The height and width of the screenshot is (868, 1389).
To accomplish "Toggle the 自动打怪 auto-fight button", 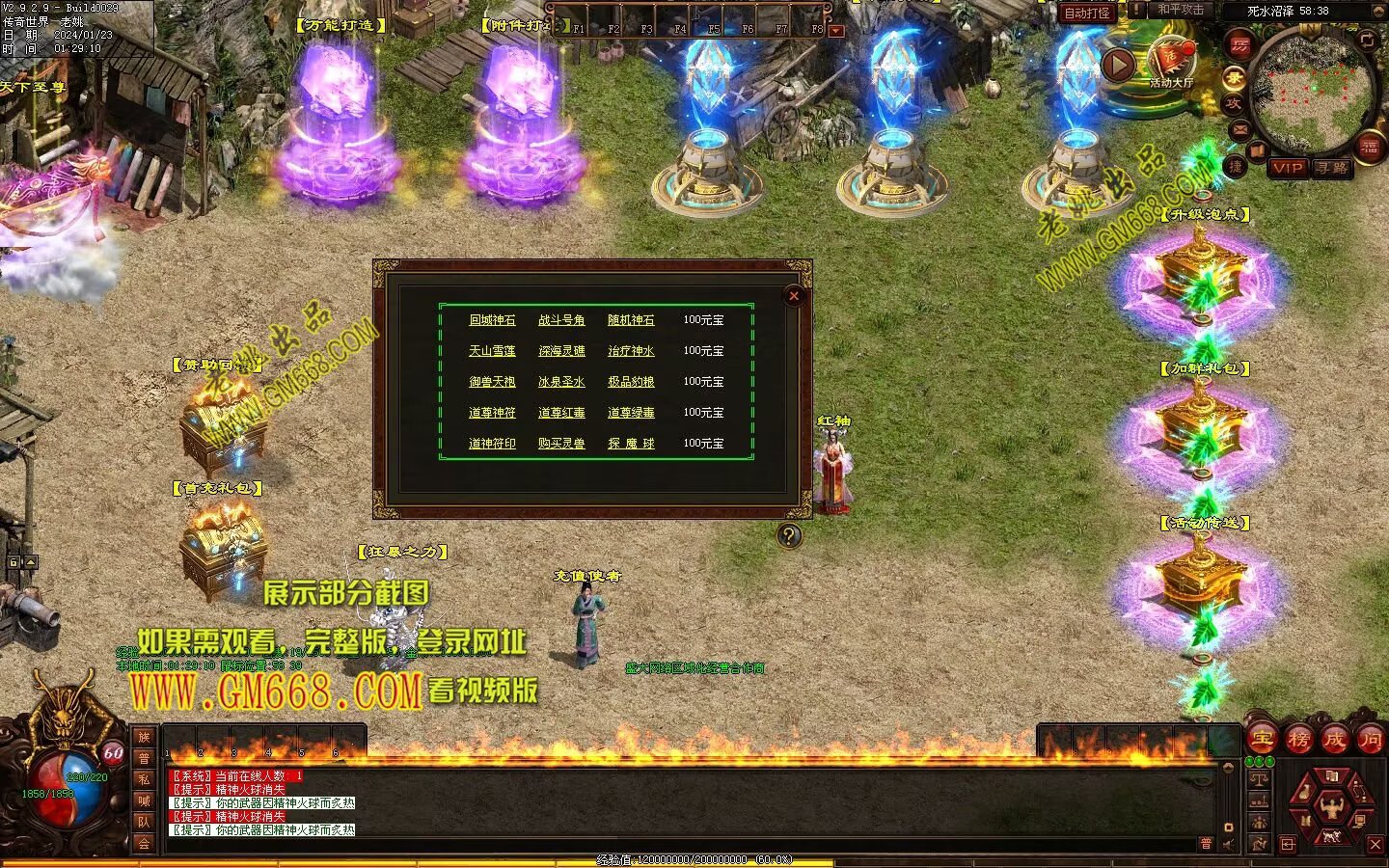I will coord(1087,13).
